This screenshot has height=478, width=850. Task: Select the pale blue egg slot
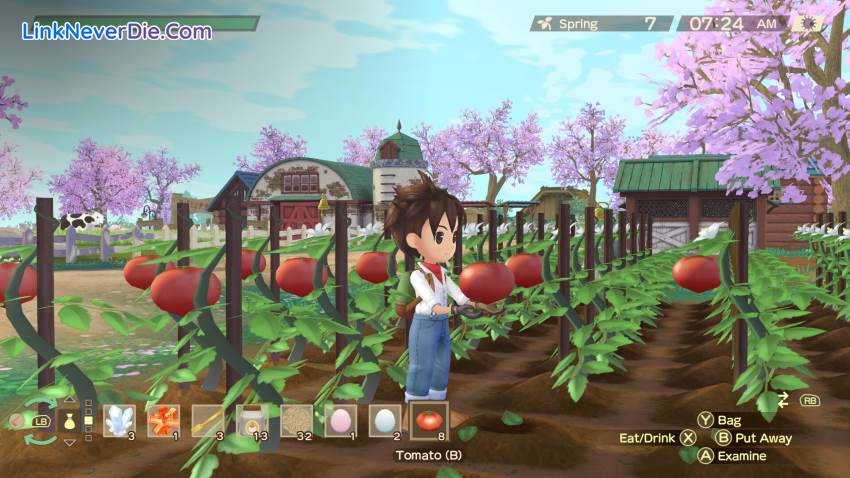click(385, 421)
